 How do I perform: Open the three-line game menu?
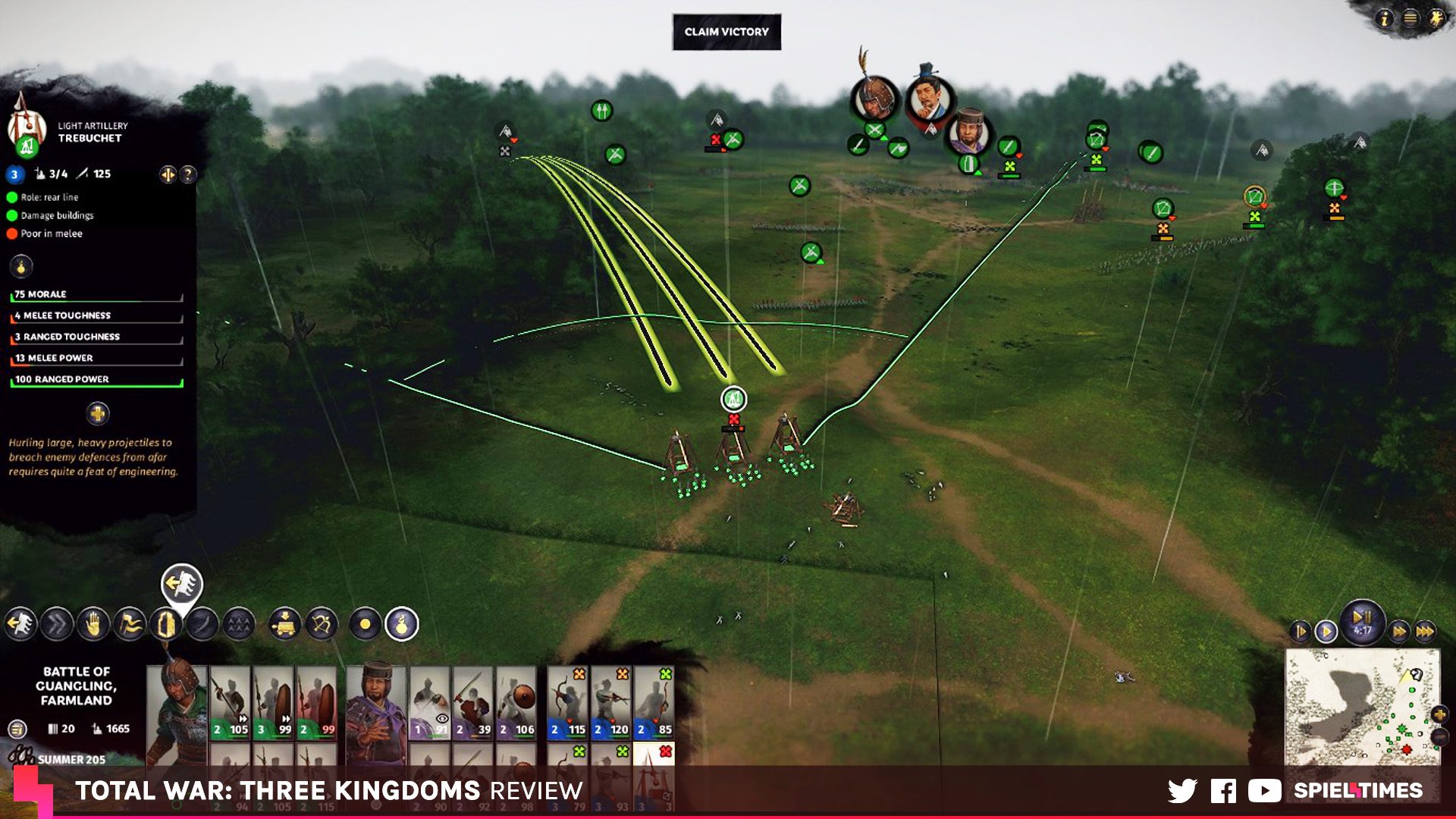click(1410, 18)
